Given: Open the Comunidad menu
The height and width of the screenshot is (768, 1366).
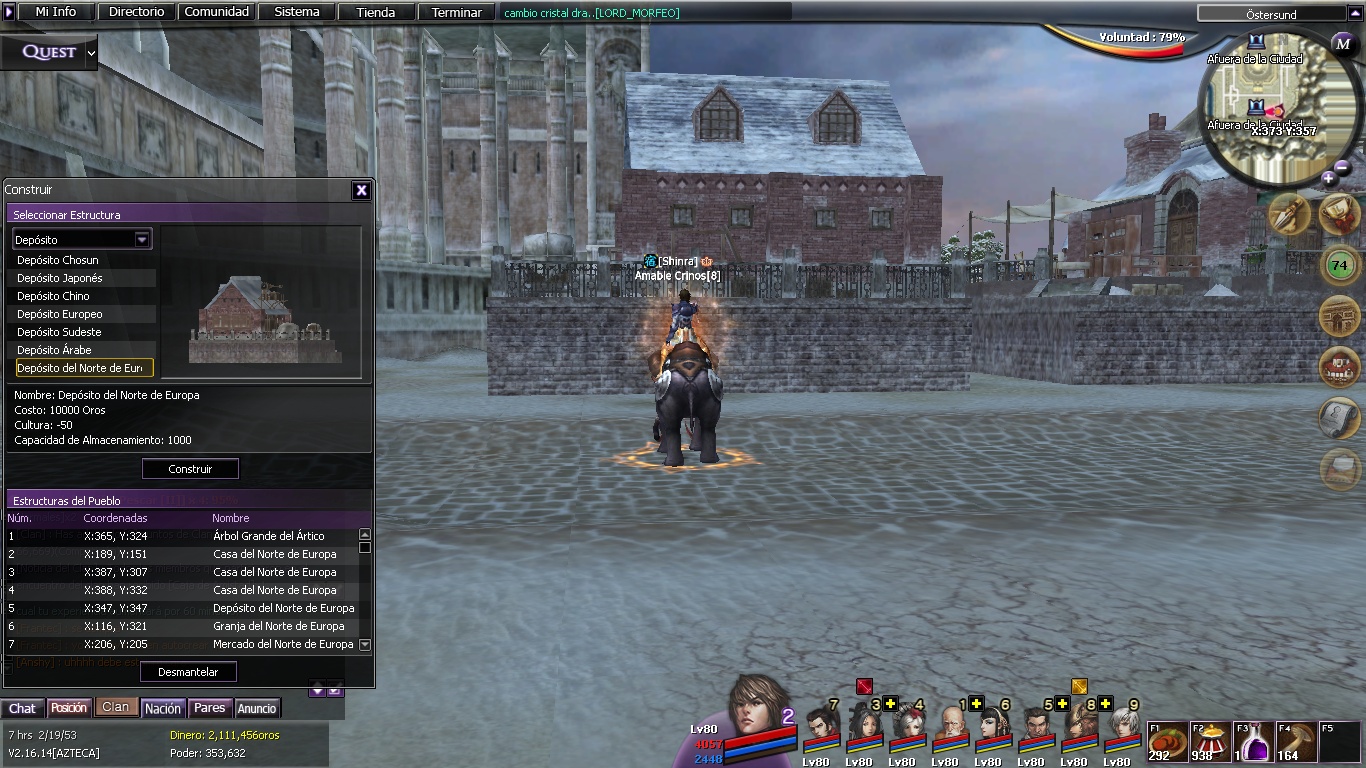Looking at the screenshot, I should tap(217, 12).
